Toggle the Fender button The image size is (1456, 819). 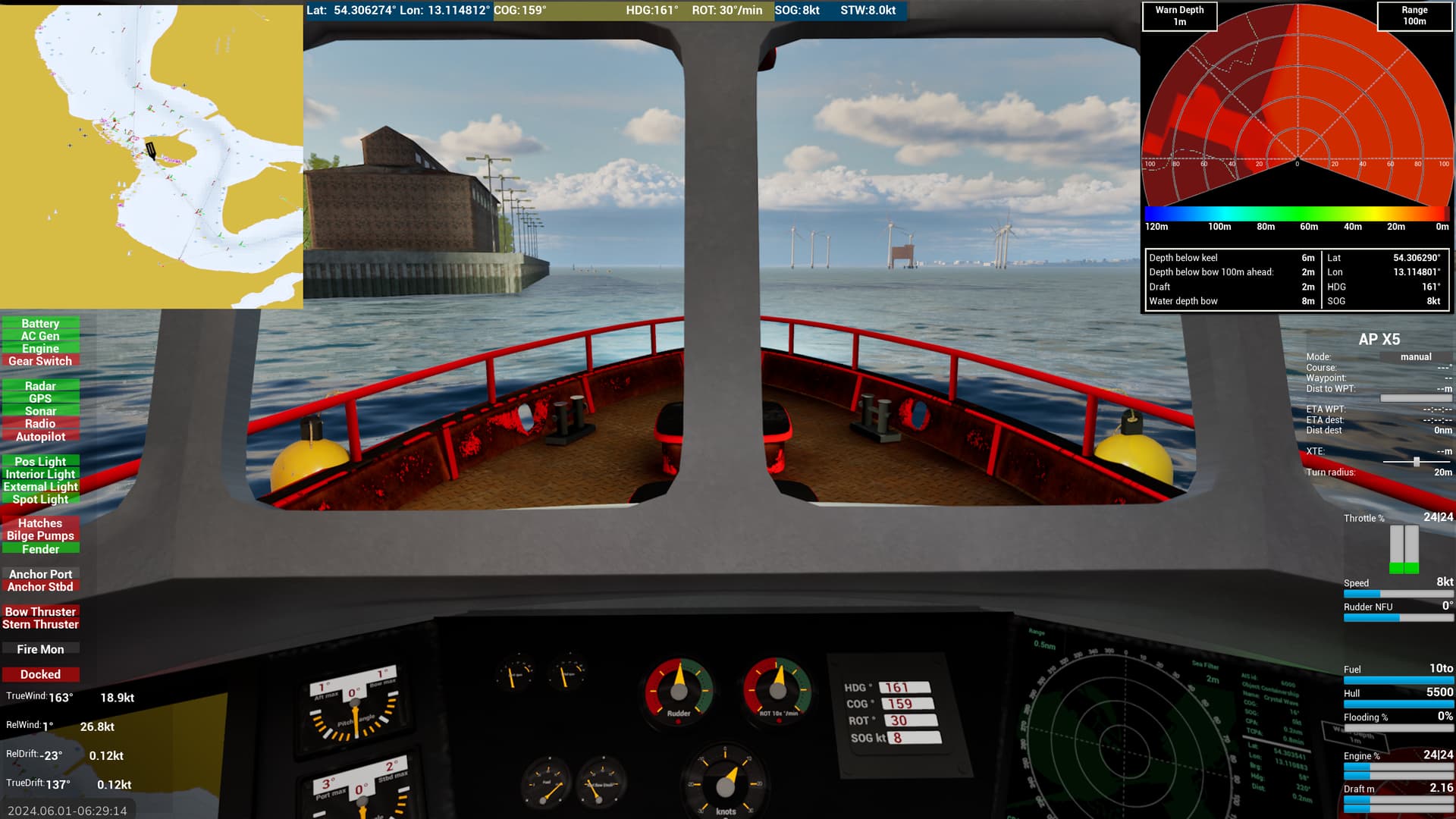tap(40, 549)
